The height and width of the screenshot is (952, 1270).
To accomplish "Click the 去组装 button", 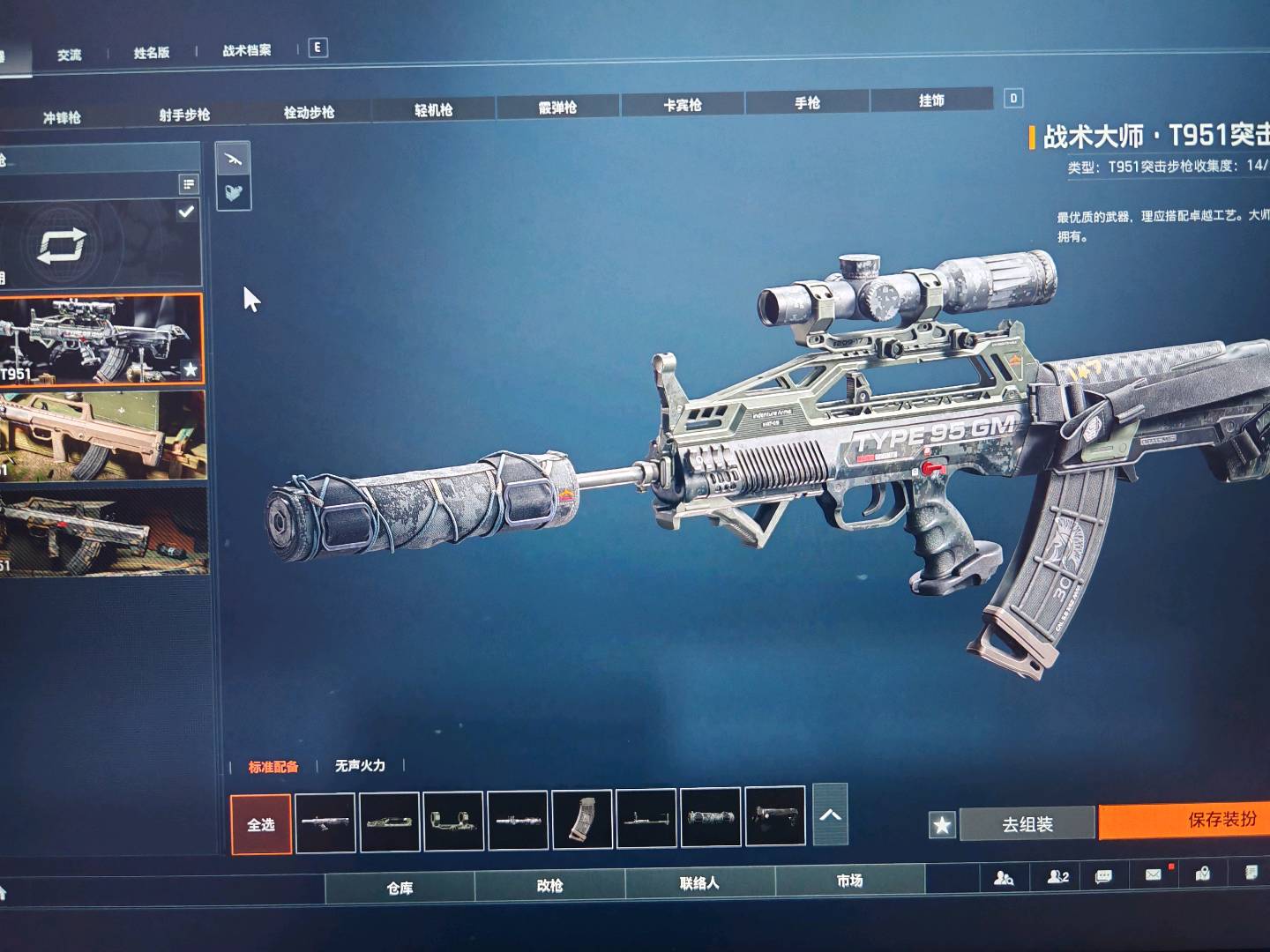I will point(1027,824).
